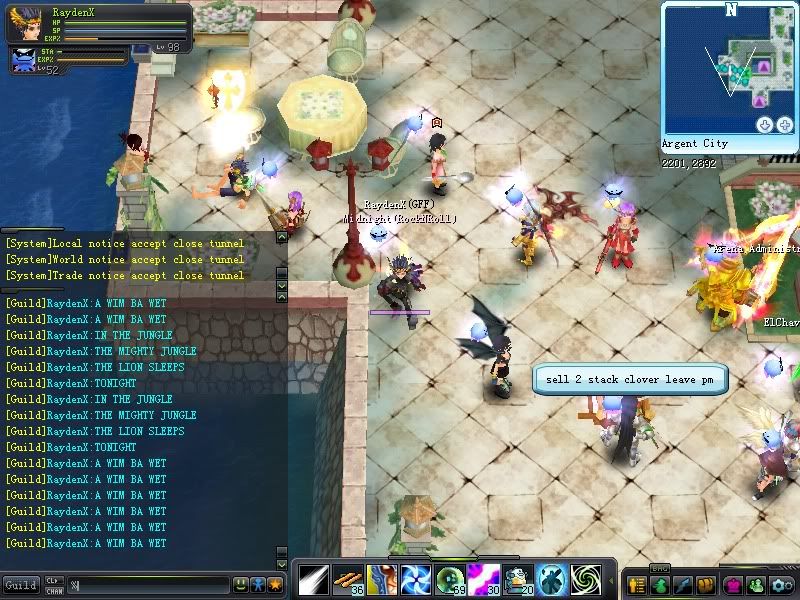Click the minimap's plus zoom button
Screen dimensions: 800x600
coord(785,125)
